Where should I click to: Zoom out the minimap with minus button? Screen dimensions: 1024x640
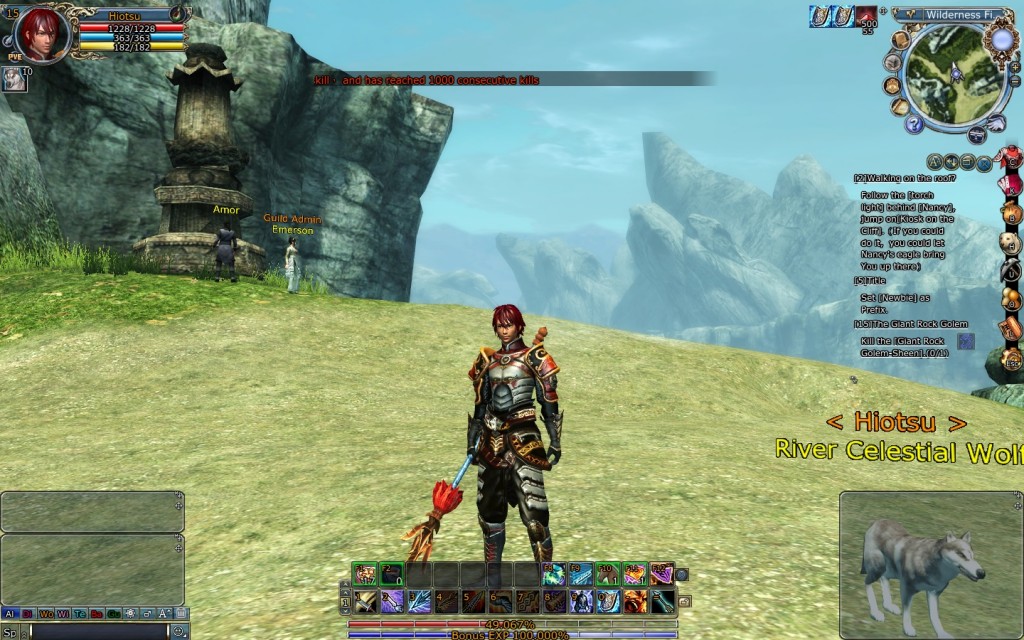tap(1014, 81)
